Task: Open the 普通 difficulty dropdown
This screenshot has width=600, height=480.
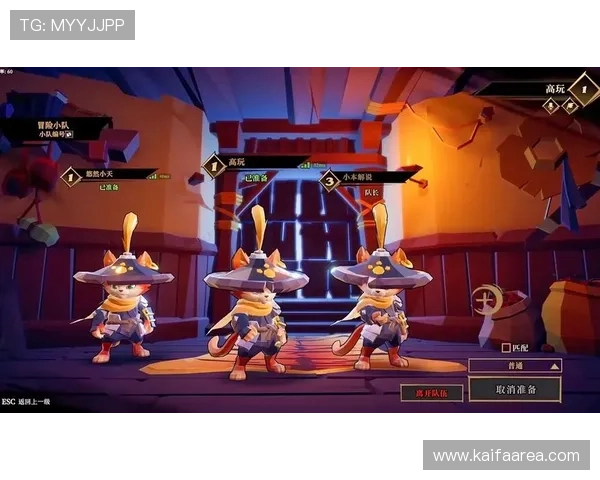Action: tap(515, 366)
